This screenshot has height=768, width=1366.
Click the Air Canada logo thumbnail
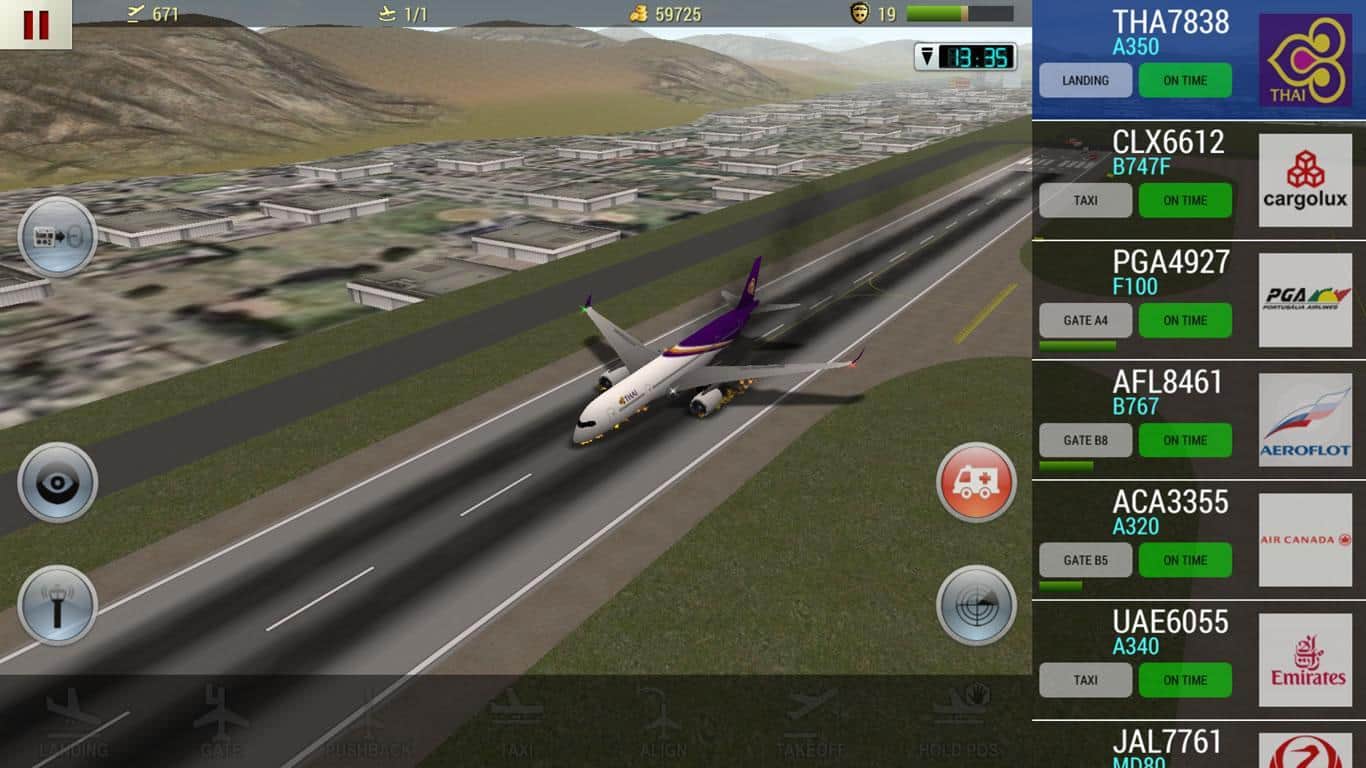click(x=1305, y=540)
